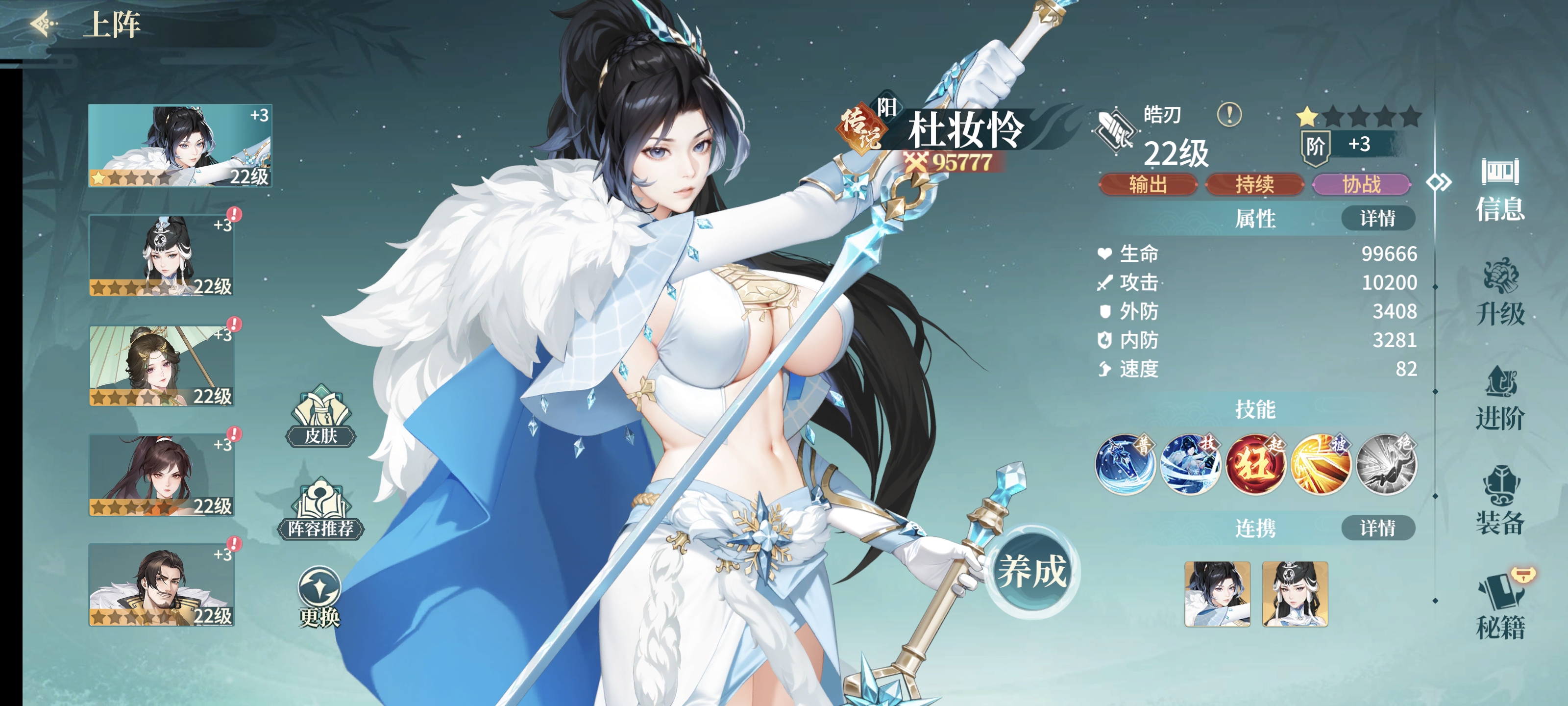Show 连携 link details via 详情

pyautogui.click(x=1377, y=528)
